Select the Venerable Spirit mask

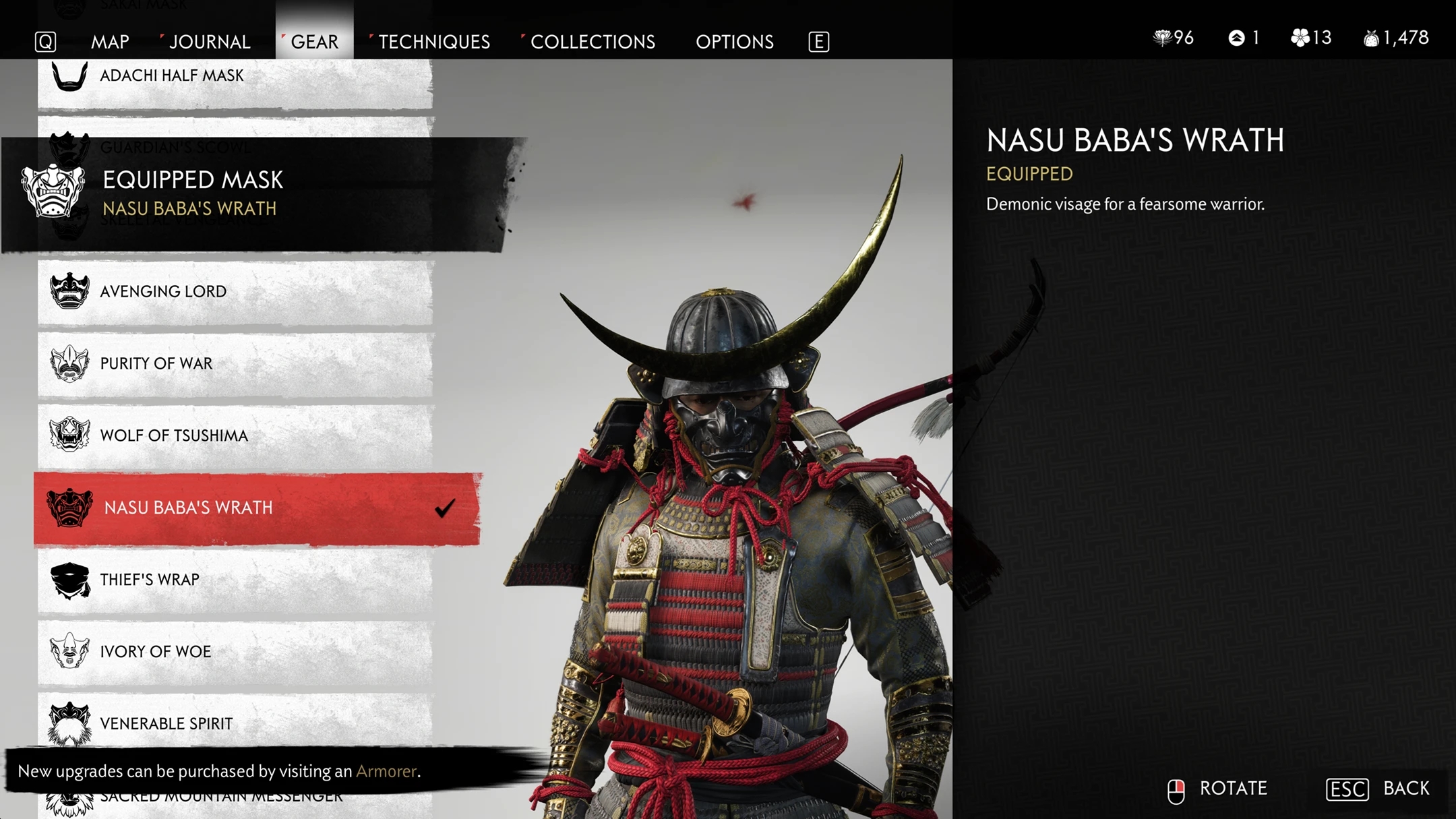pos(235,724)
